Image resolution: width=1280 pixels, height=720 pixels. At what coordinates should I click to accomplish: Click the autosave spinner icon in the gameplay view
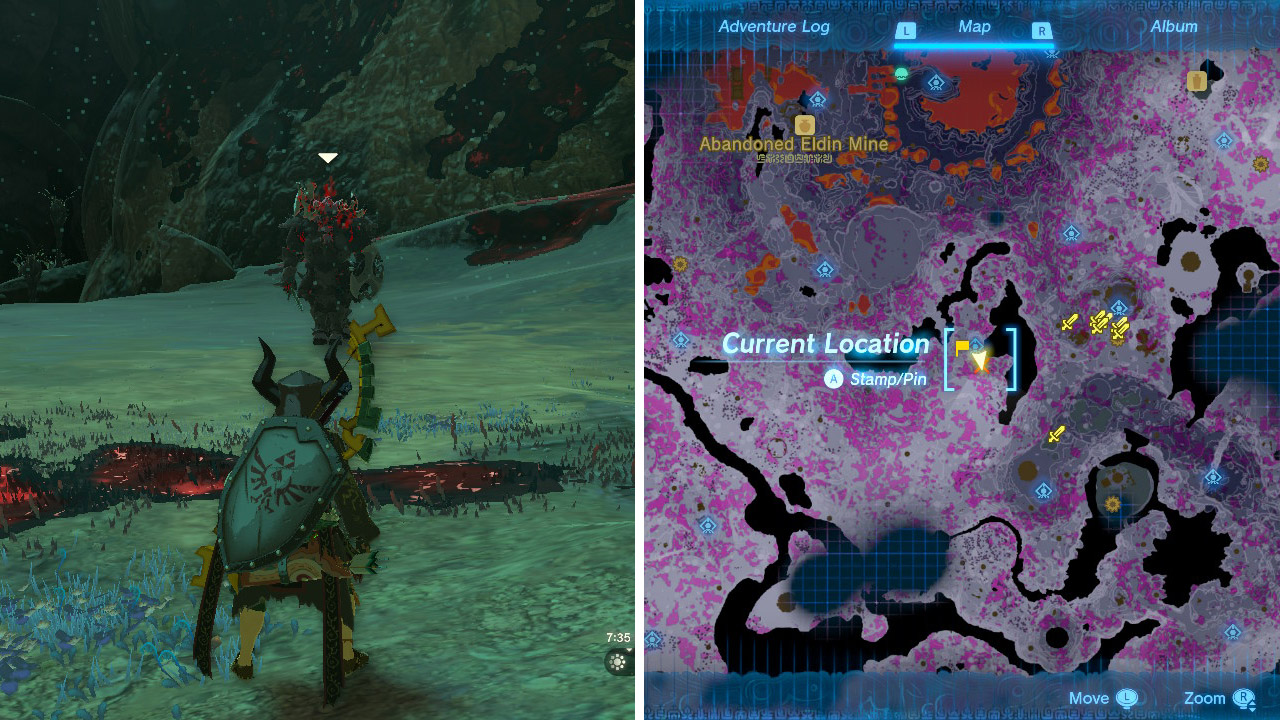tap(618, 661)
